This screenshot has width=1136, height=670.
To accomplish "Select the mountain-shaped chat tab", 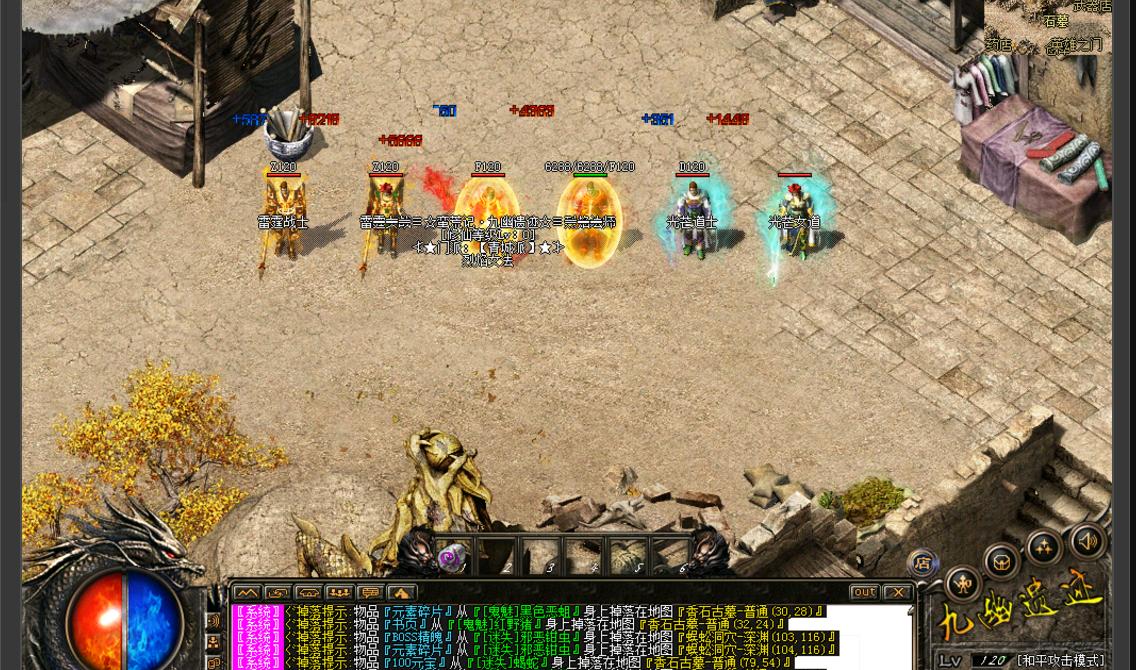I will coord(247,593).
